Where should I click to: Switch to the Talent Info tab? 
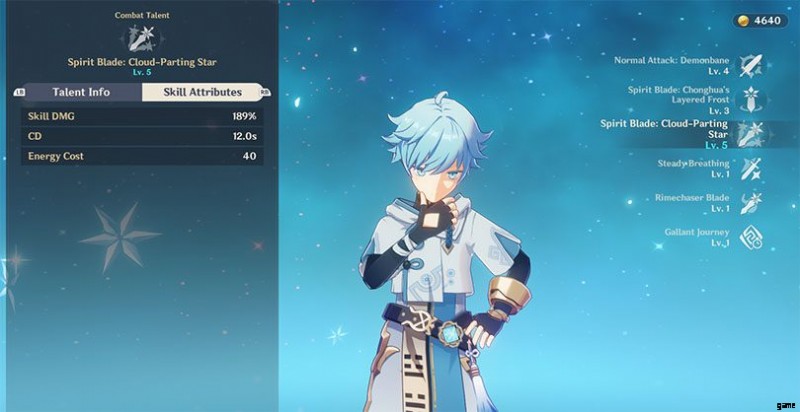point(81,92)
